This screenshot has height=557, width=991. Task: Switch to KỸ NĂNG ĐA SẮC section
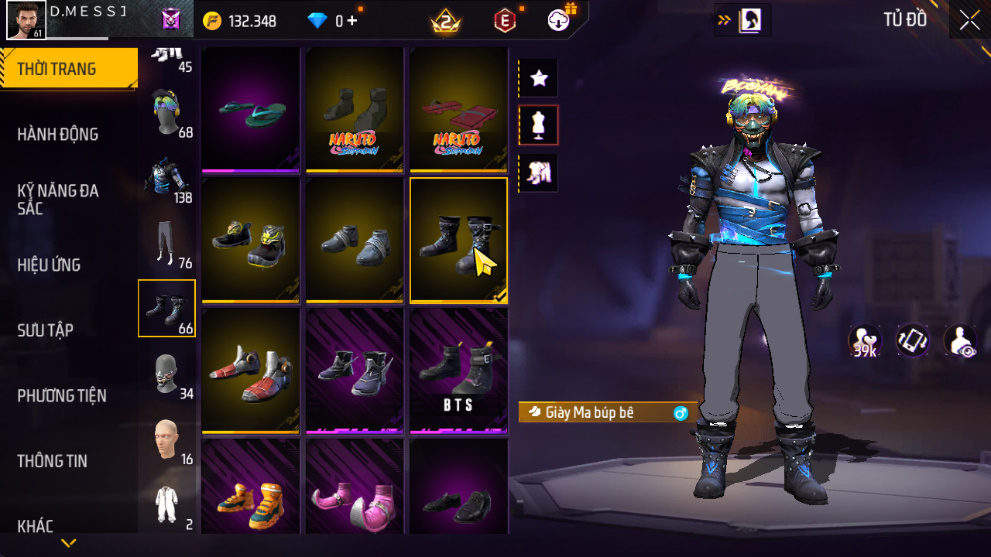(58, 199)
